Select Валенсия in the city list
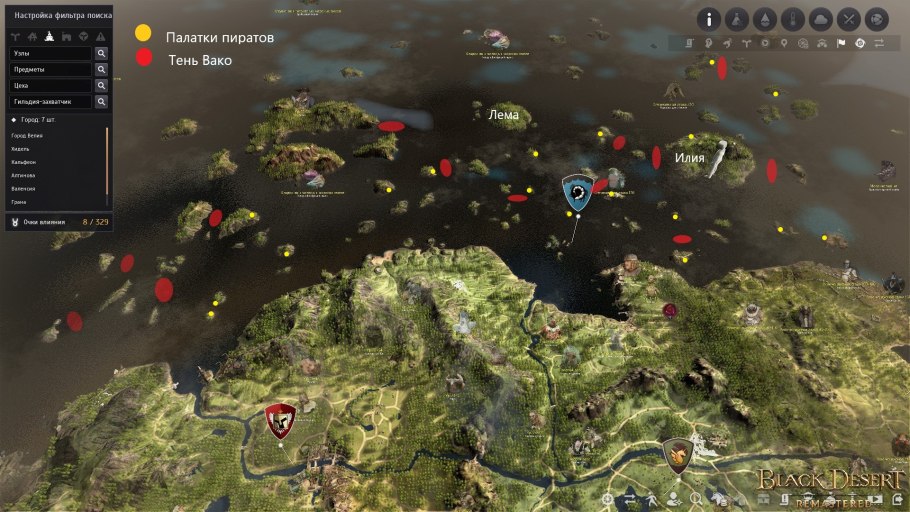This screenshot has width=910, height=512. coord(23,188)
